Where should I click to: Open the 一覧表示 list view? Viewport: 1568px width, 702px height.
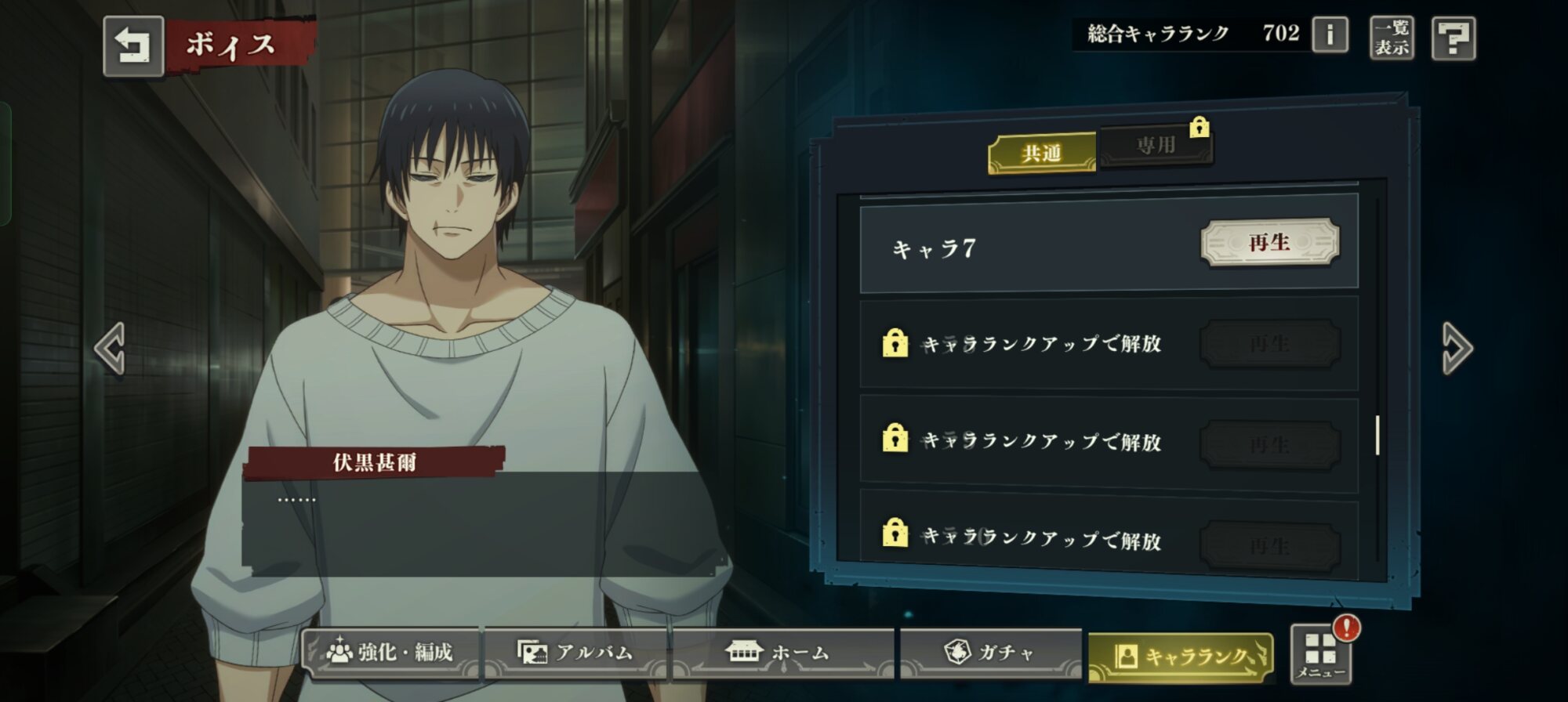pos(1392,37)
